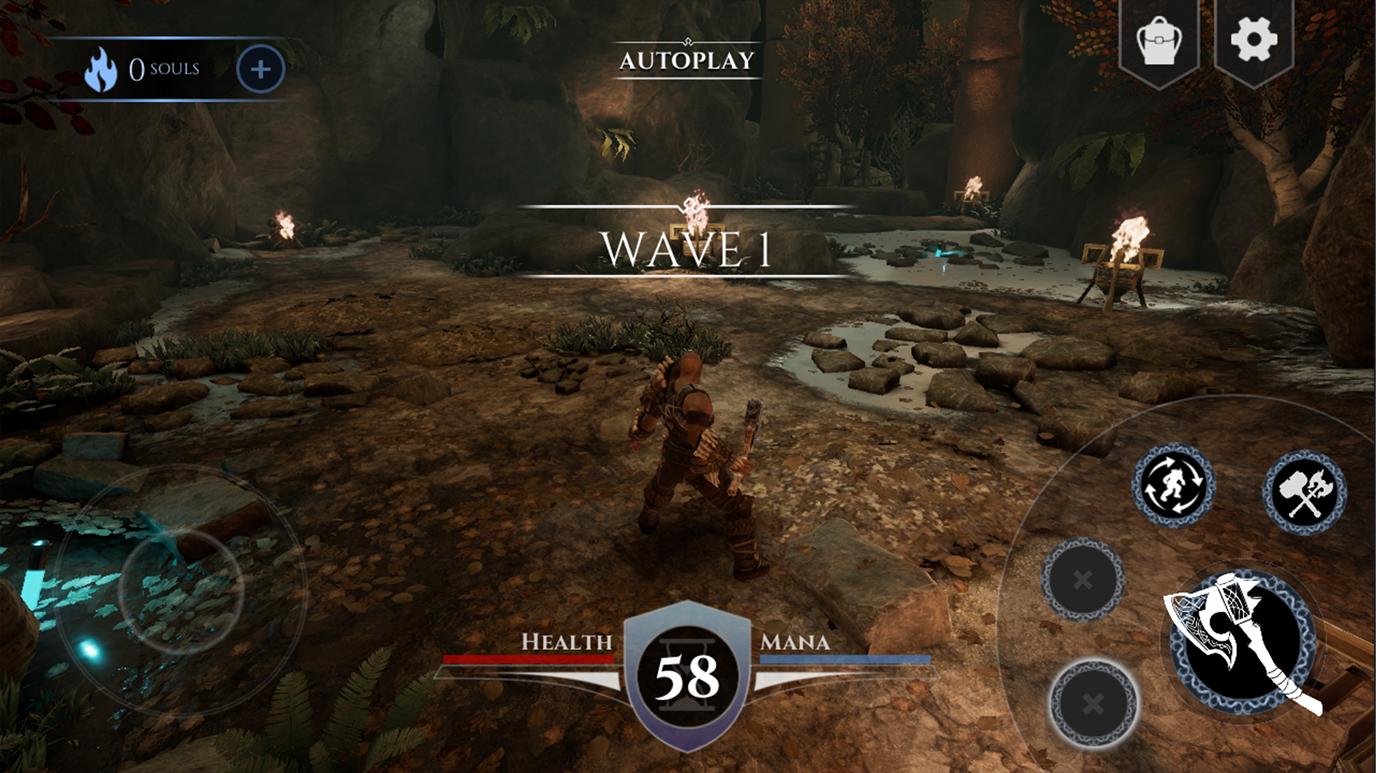1376x773 pixels.
Task: Purchase more souls with the plus button
Action: [260, 68]
